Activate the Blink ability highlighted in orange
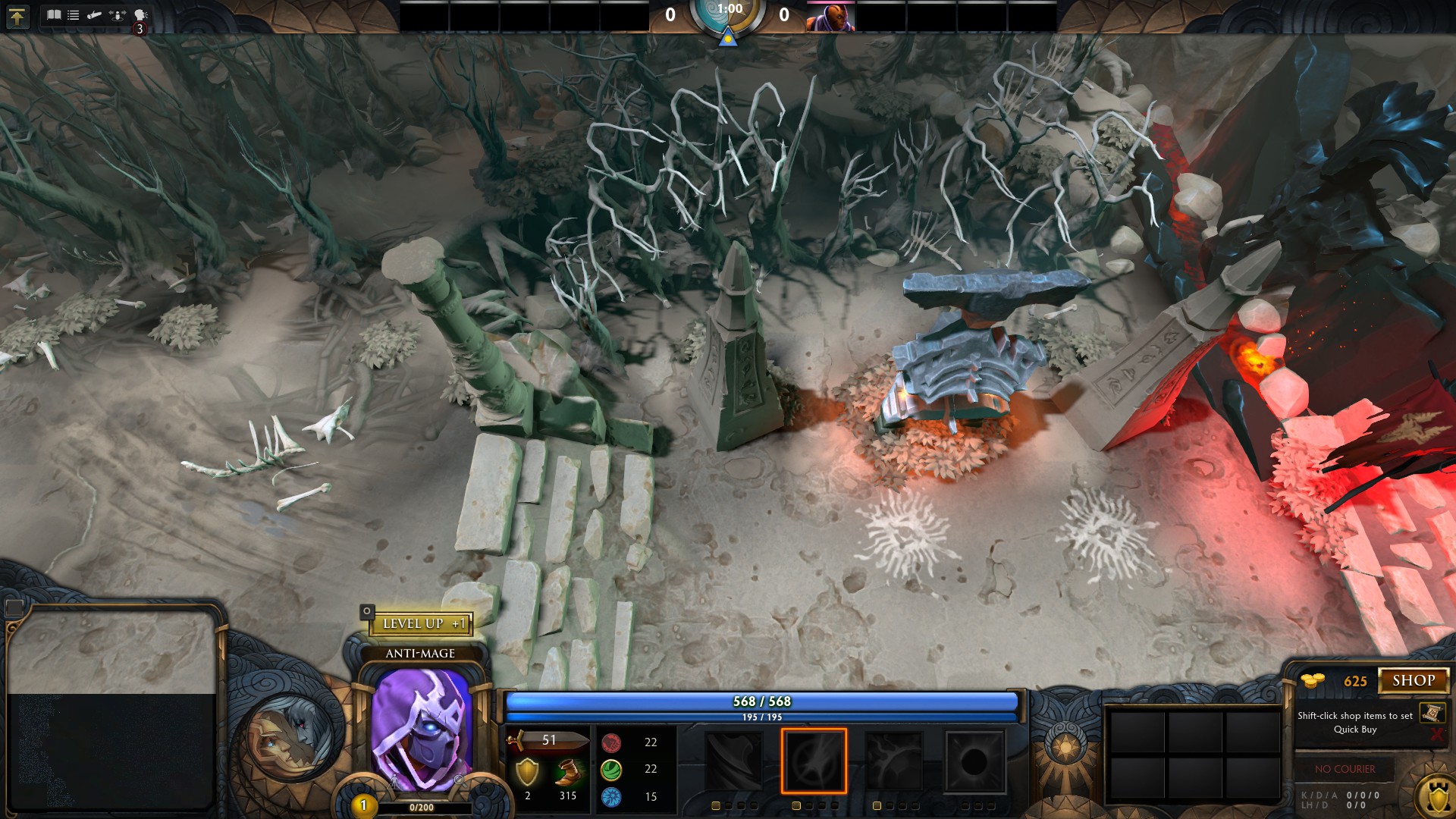Screen dimensions: 1456x819 pyautogui.click(x=814, y=761)
